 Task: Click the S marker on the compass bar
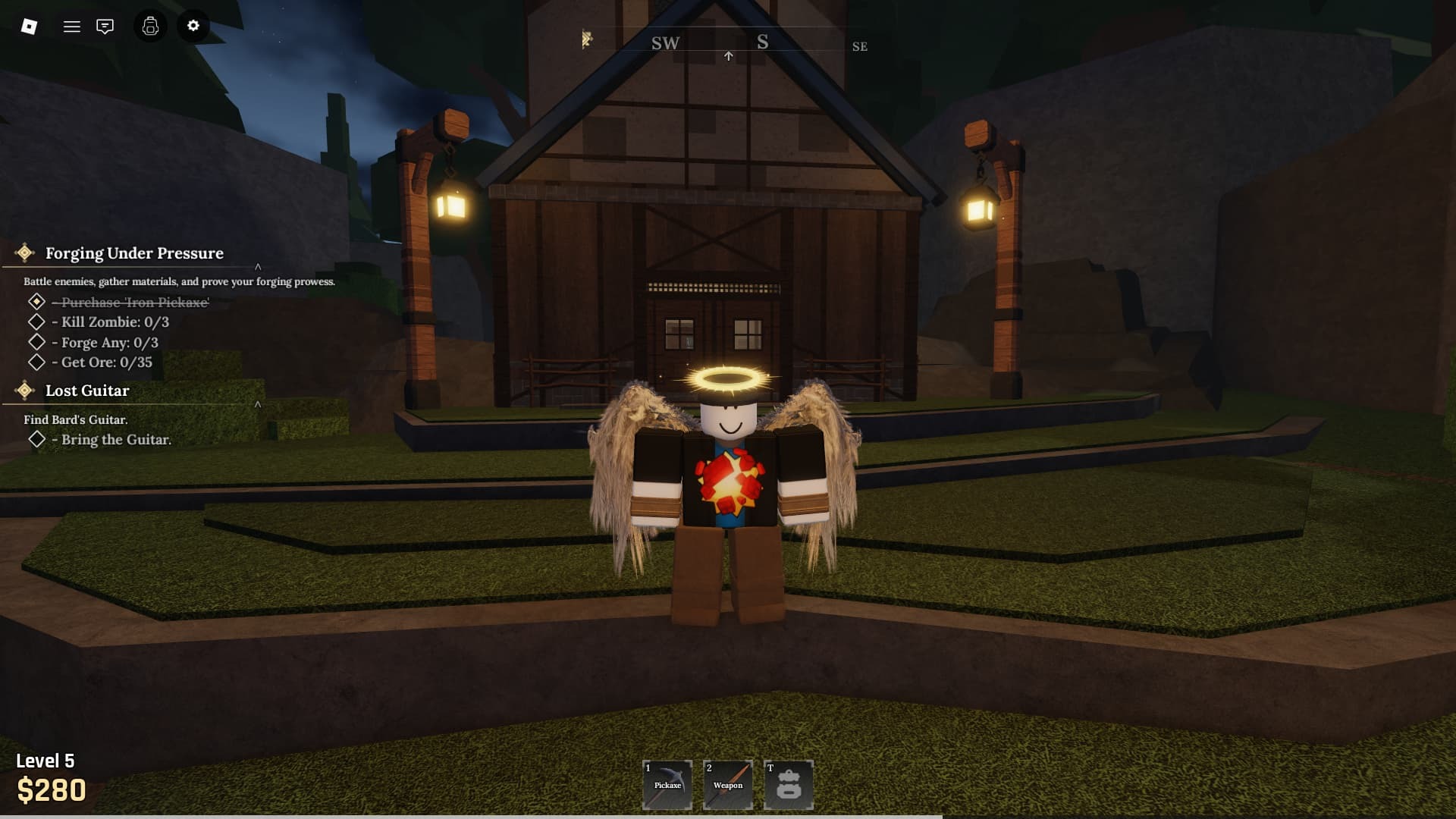762,42
